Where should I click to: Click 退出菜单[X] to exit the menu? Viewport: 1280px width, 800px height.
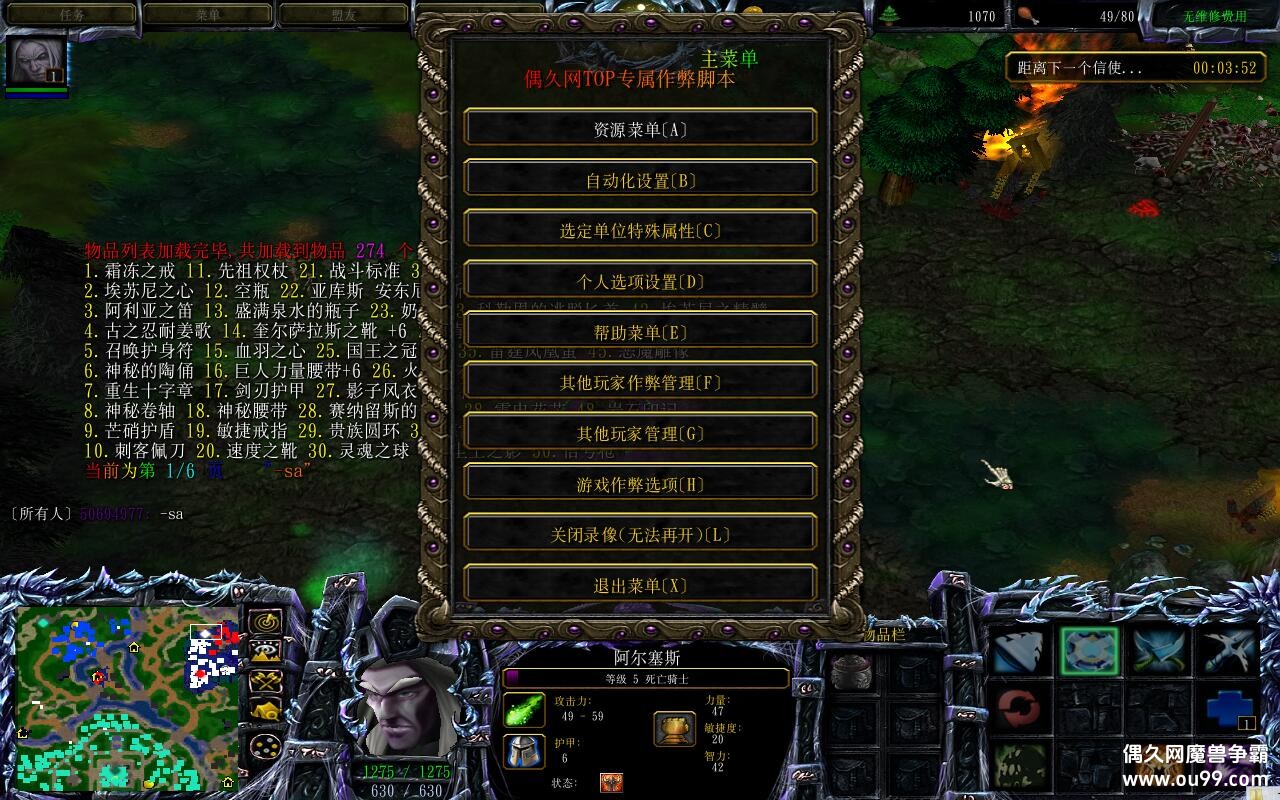[x=640, y=583]
